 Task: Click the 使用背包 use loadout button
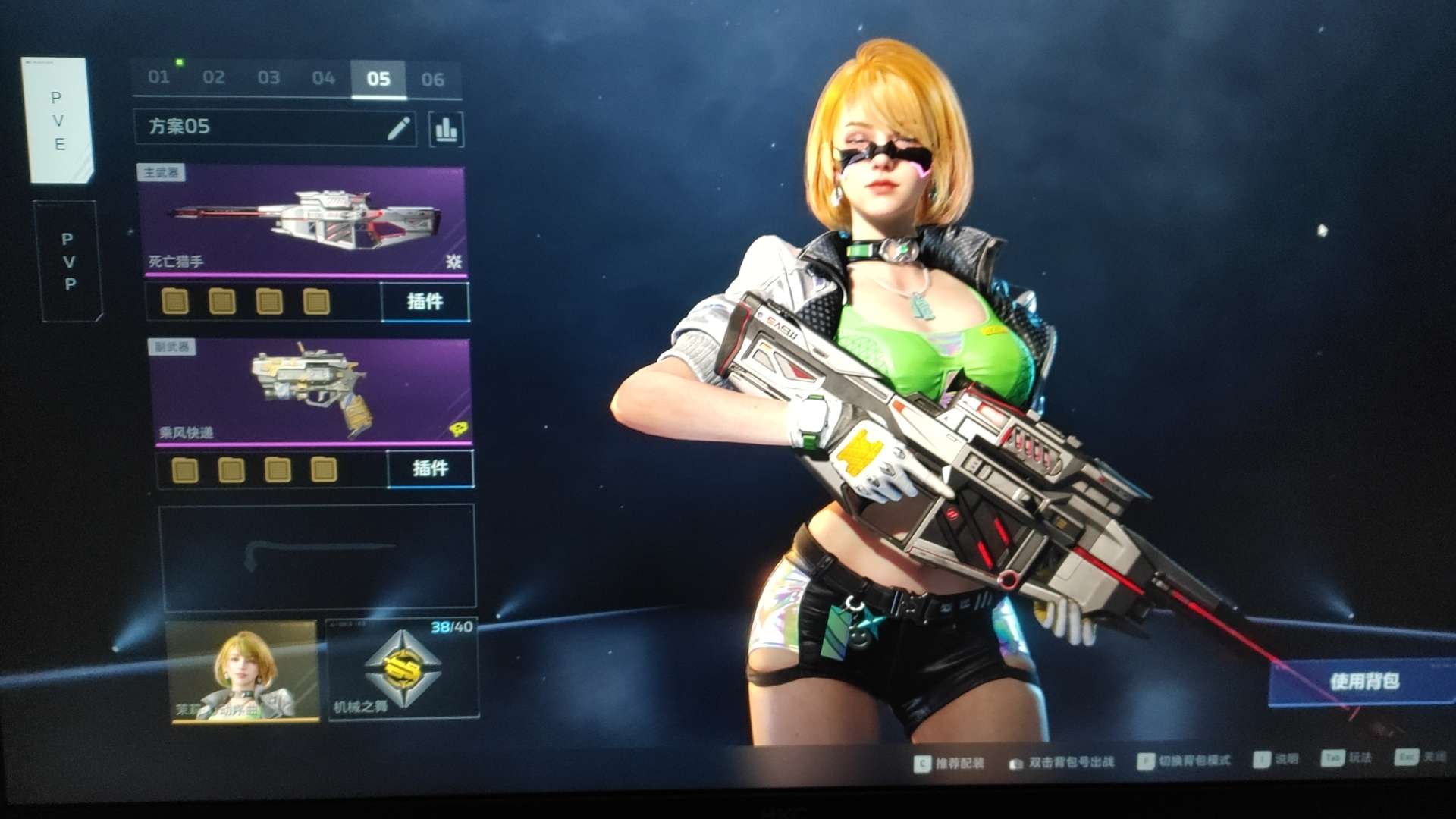(x=1363, y=682)
